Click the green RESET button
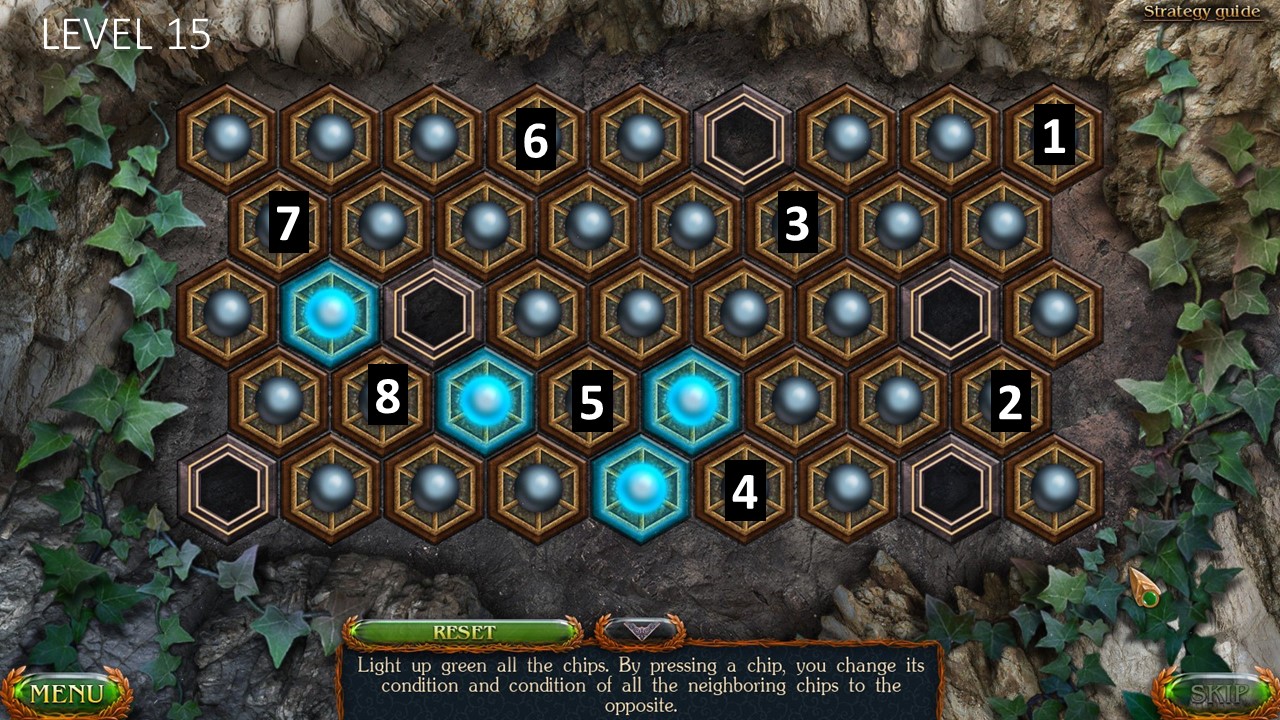This screenshot has height=720, width=1280. pos(463,633)
